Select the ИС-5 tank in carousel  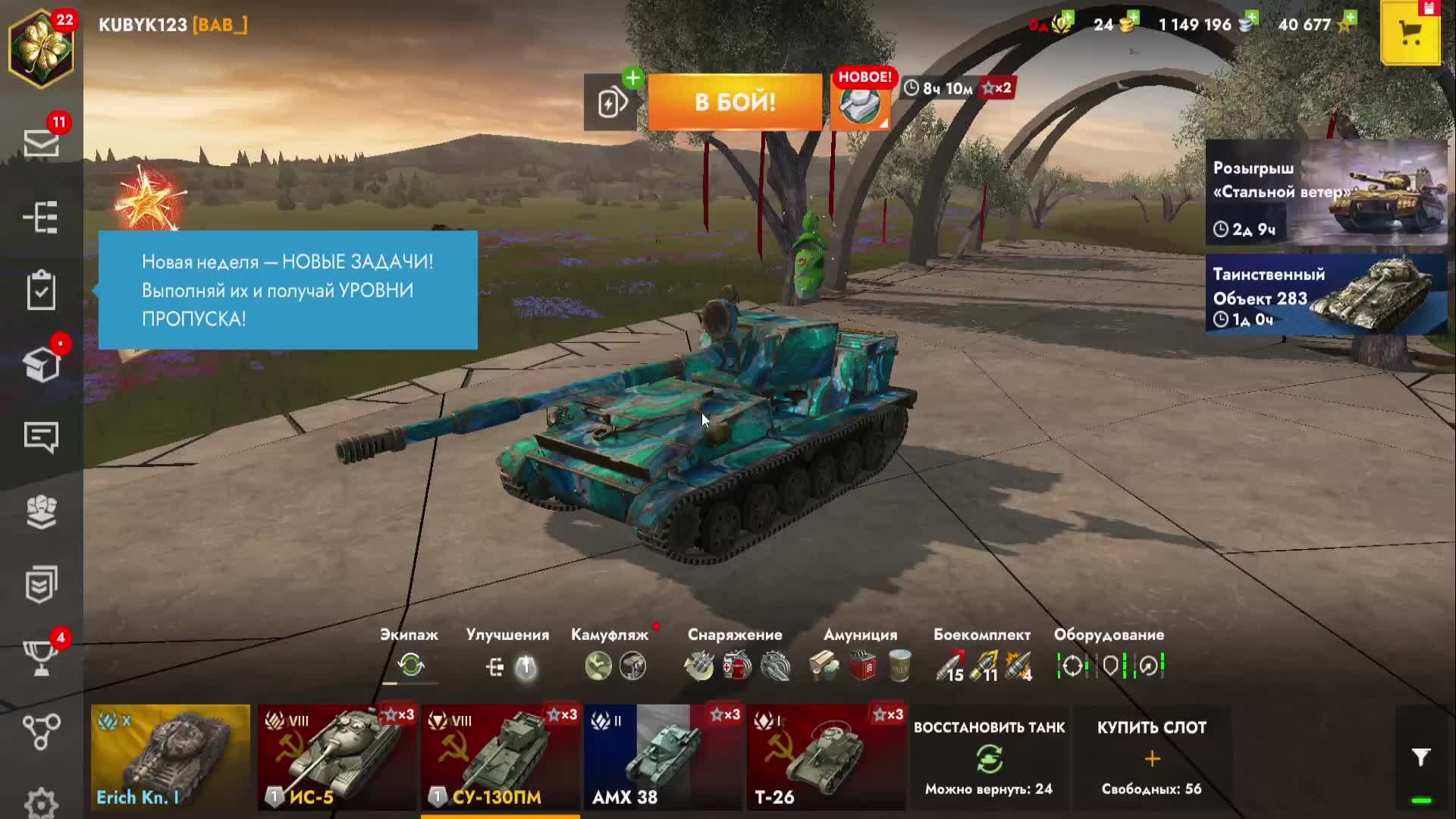pos(337,757)
